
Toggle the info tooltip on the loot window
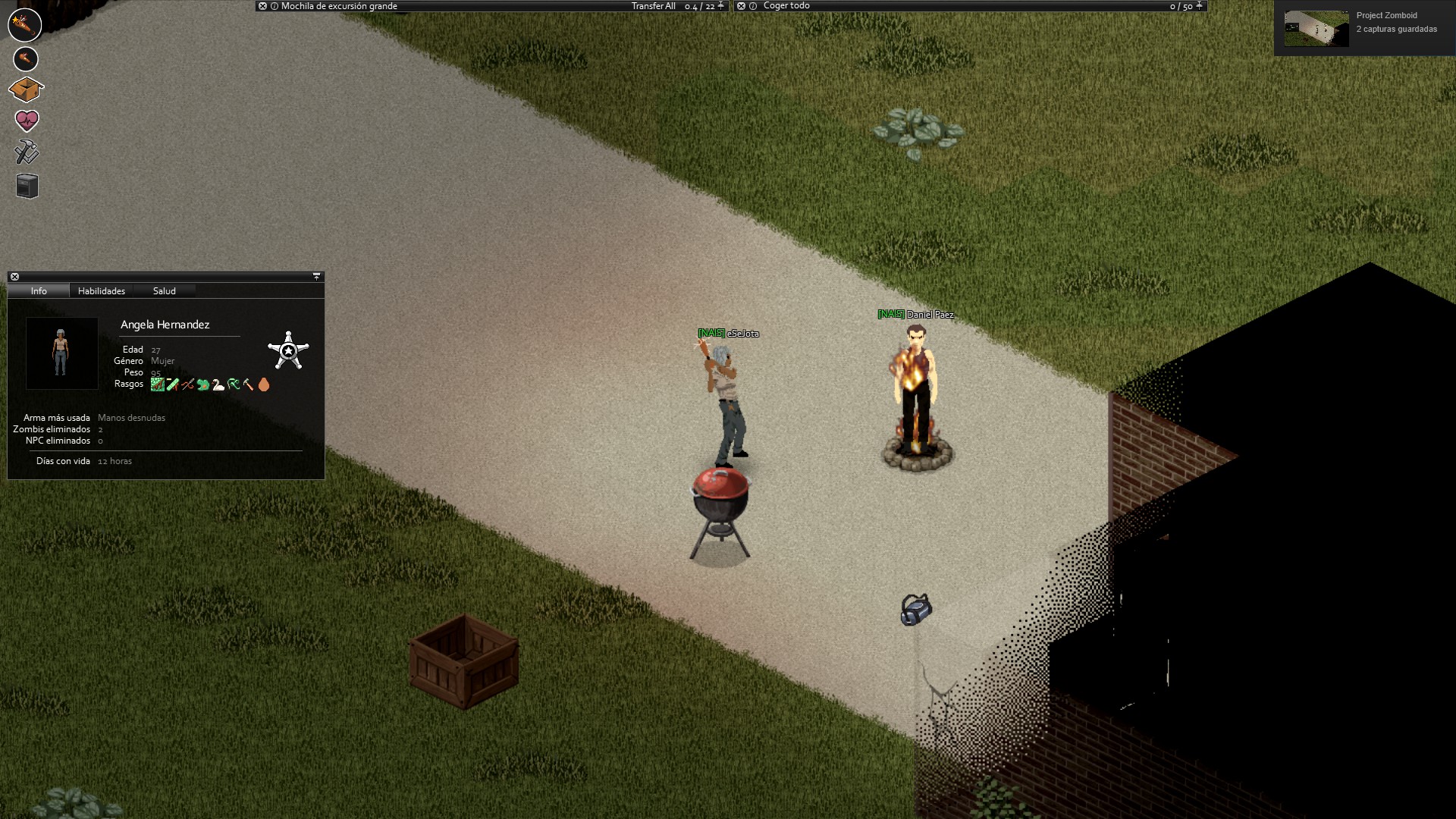click(752, 5)
